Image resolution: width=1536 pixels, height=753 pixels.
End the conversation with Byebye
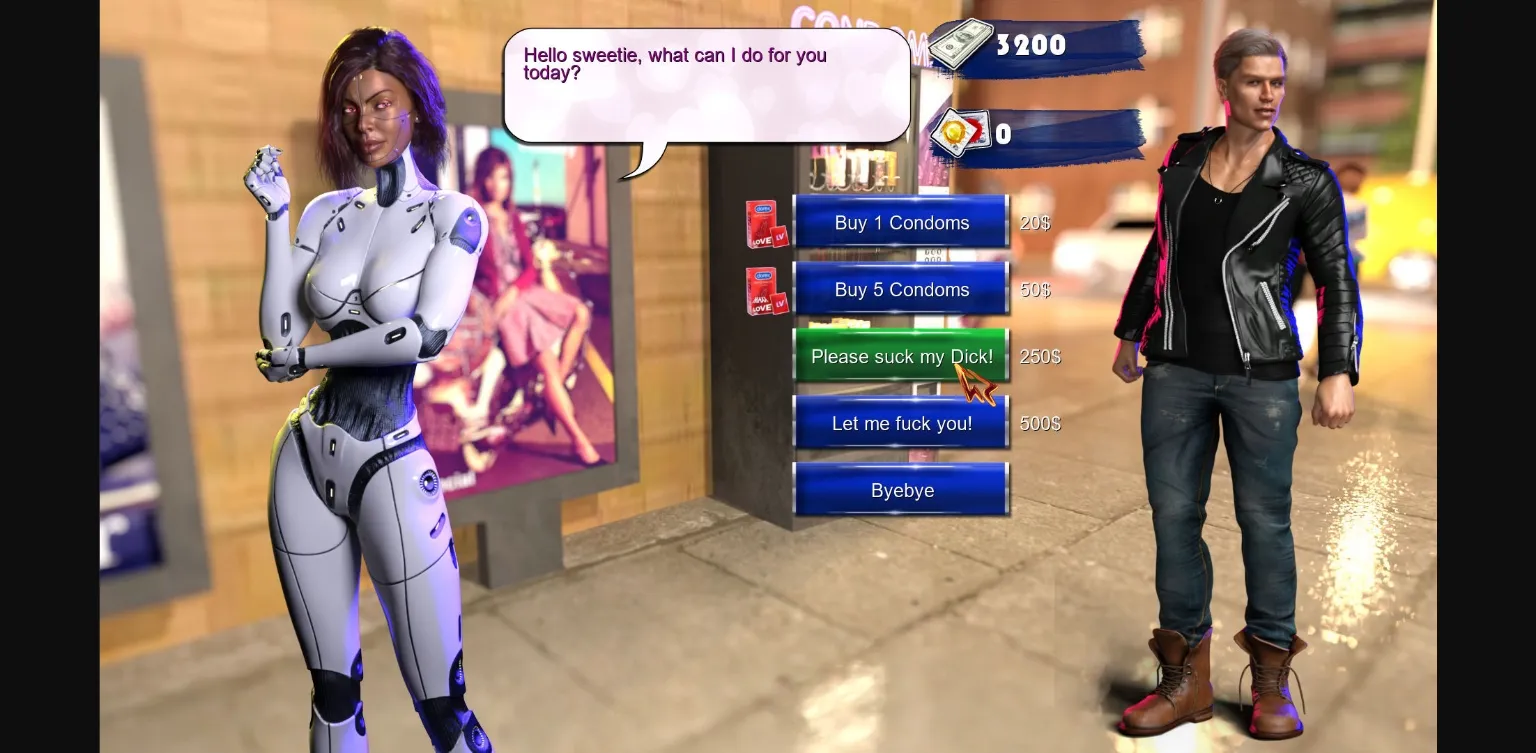[900, 490]
